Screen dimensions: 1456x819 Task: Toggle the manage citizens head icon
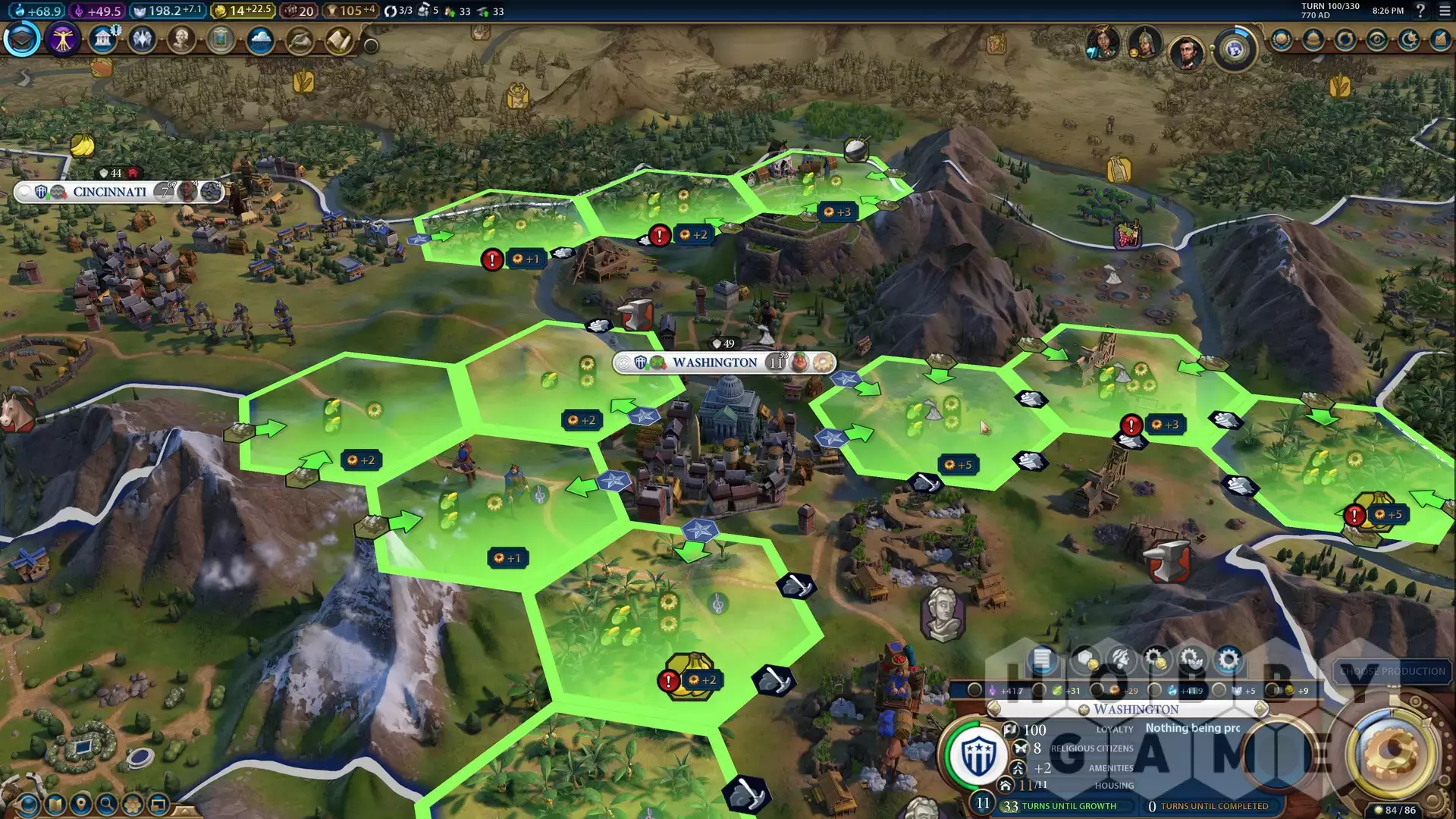[x=1120, y=660]
